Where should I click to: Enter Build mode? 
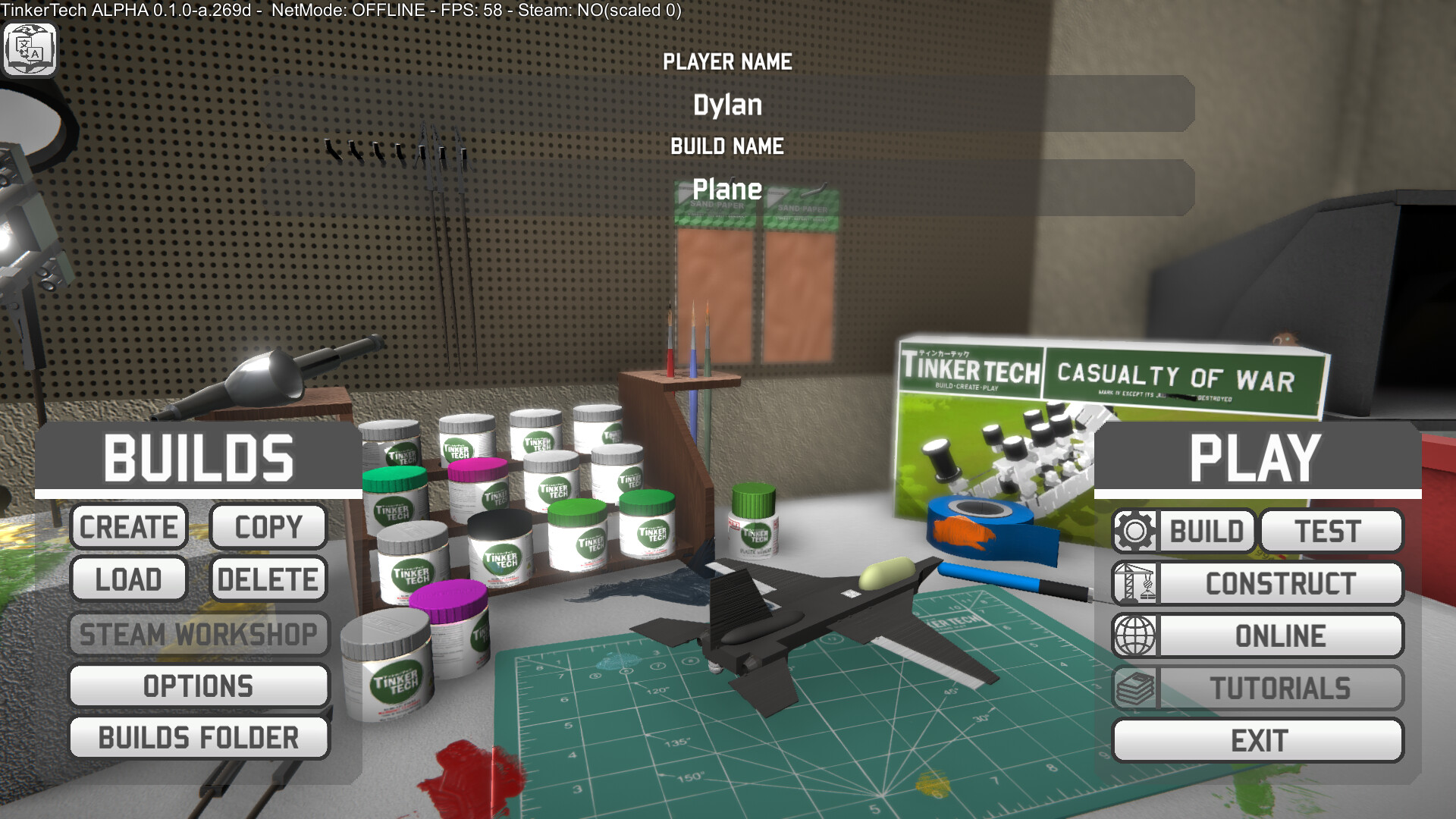pyautogui.click(x=1207, y=531)
